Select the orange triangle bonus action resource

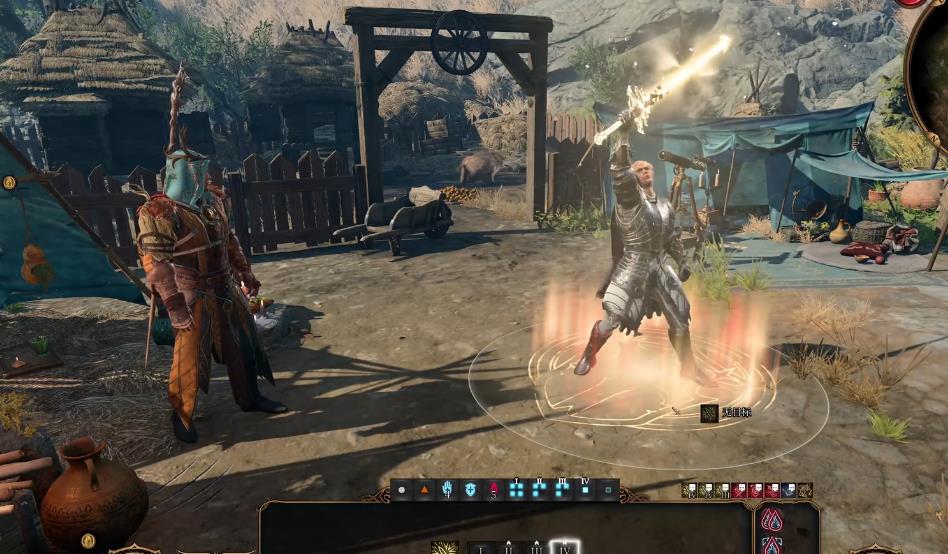point(424,490)
